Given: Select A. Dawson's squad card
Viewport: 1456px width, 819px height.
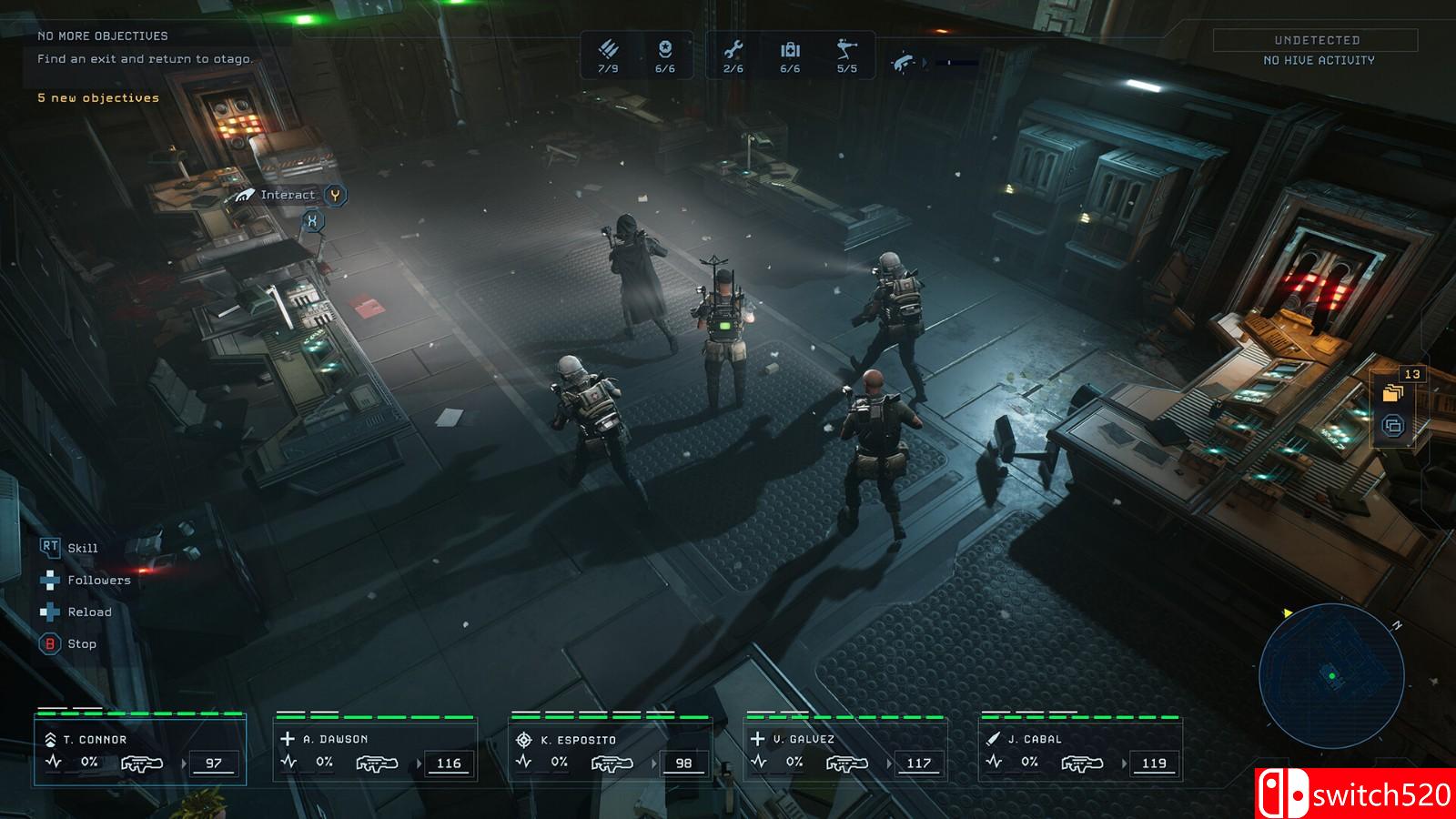Looking at the screenshot, I should 375,752.
